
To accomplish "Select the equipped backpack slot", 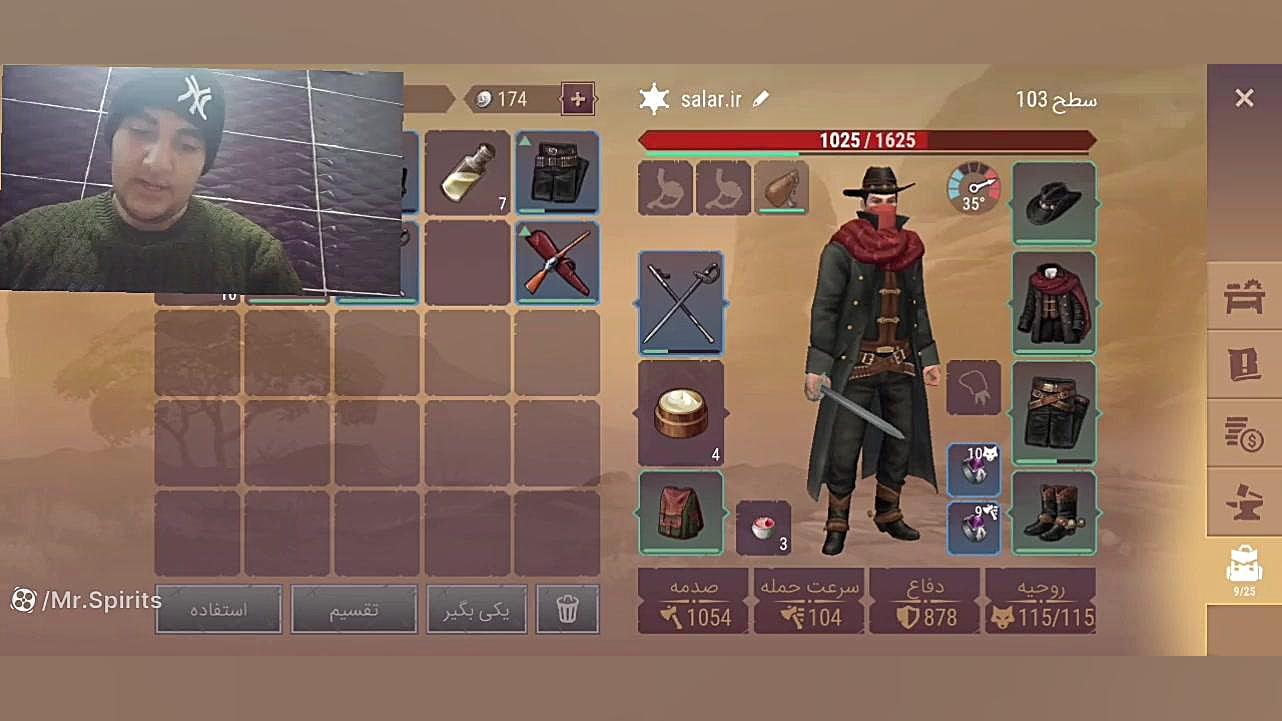I will pyautogui.click(x=680, y=512).
